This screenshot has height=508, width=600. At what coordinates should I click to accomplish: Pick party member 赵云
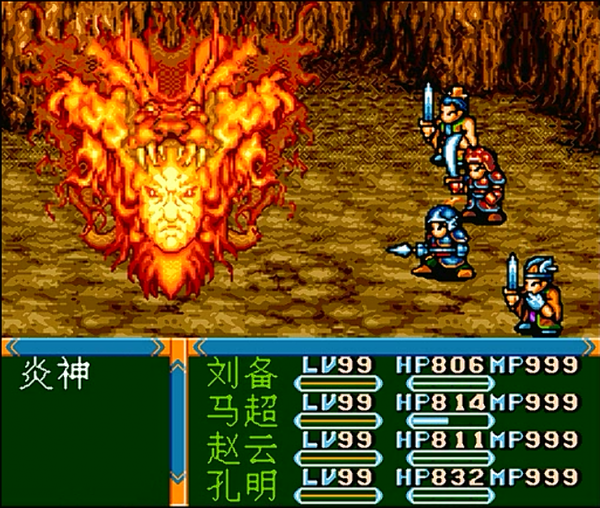pos(240,443)
